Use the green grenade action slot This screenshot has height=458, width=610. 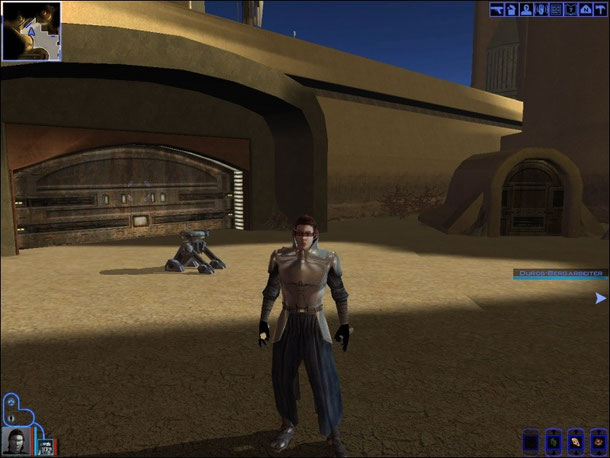pos(553,441)
